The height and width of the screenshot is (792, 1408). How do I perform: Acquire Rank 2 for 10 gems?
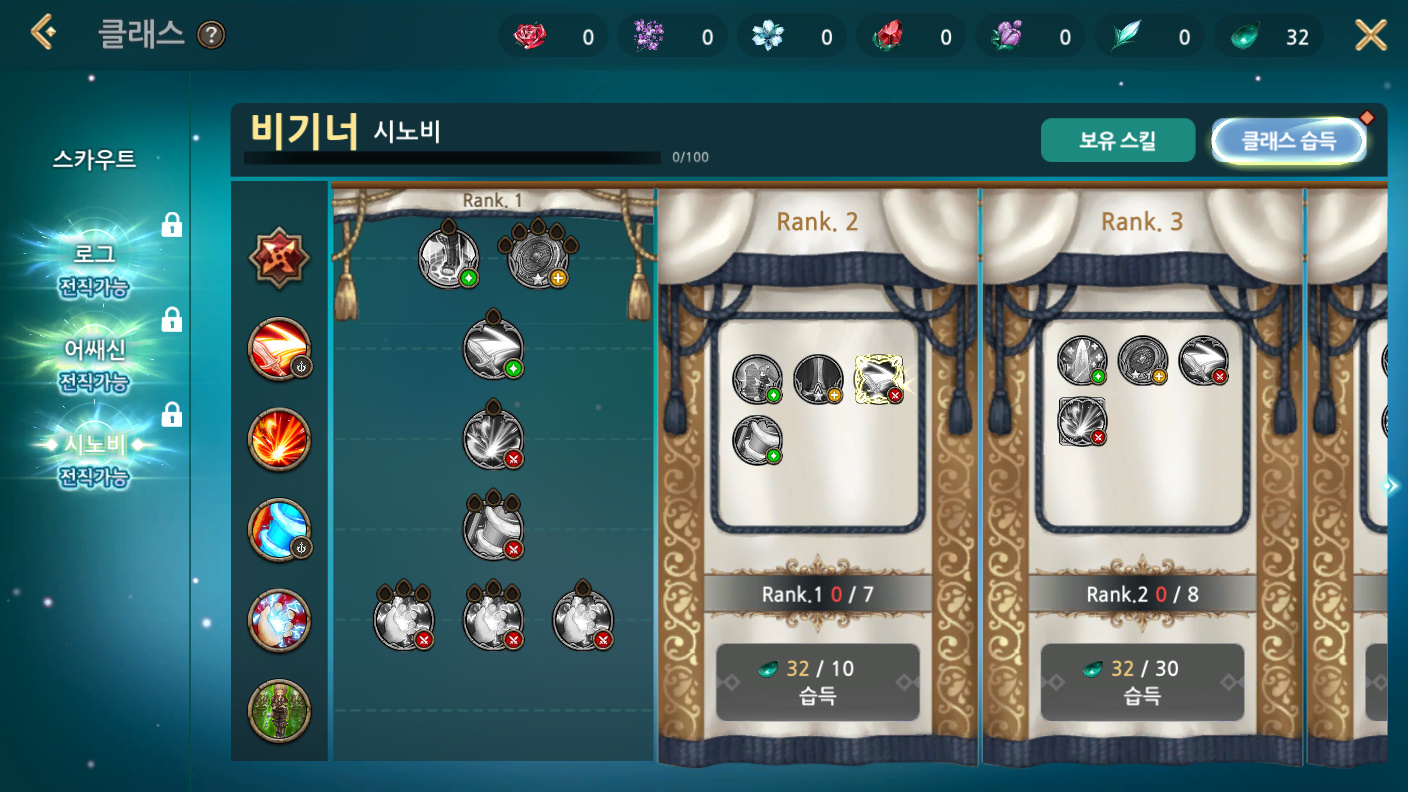click(x=817, y=681)
